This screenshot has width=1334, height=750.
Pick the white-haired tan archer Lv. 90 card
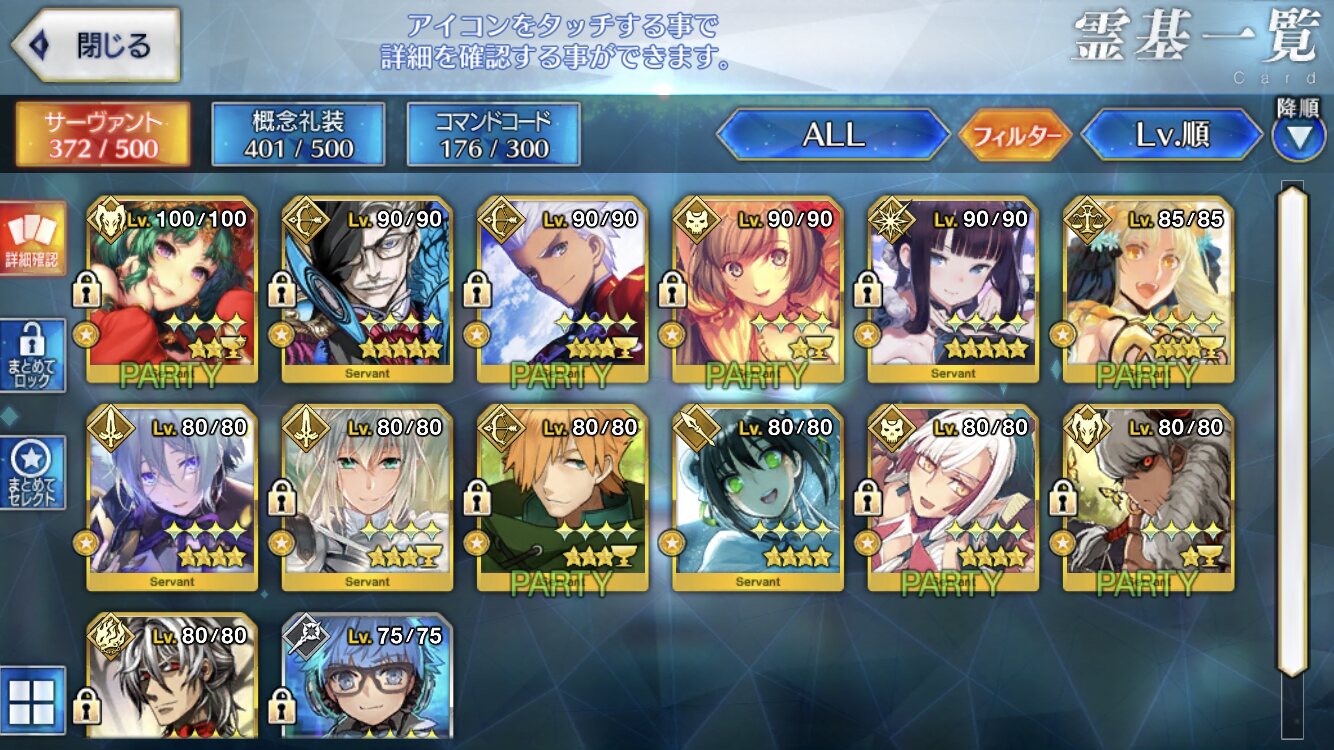562,290
